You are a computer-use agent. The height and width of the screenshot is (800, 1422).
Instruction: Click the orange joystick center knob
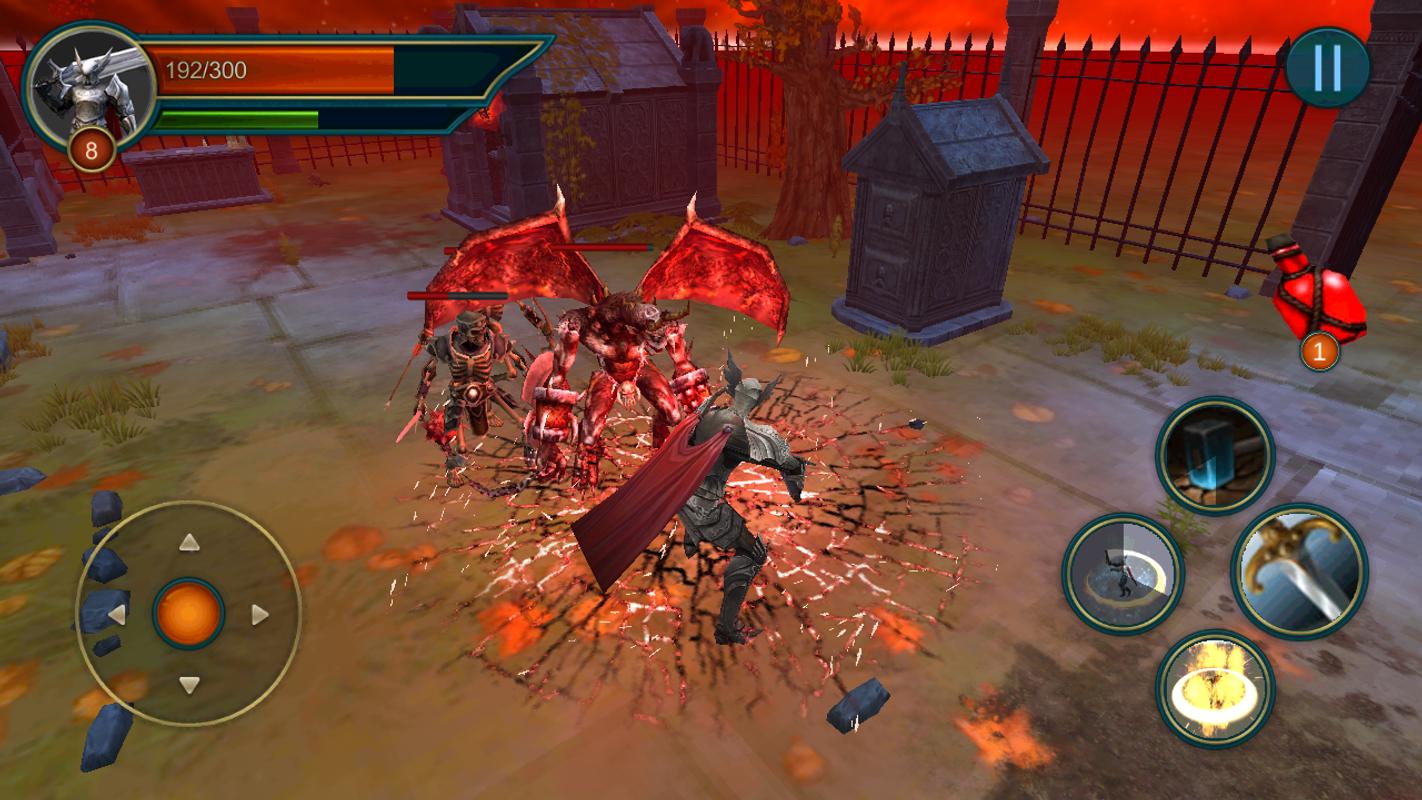click(x=189, y=614)
